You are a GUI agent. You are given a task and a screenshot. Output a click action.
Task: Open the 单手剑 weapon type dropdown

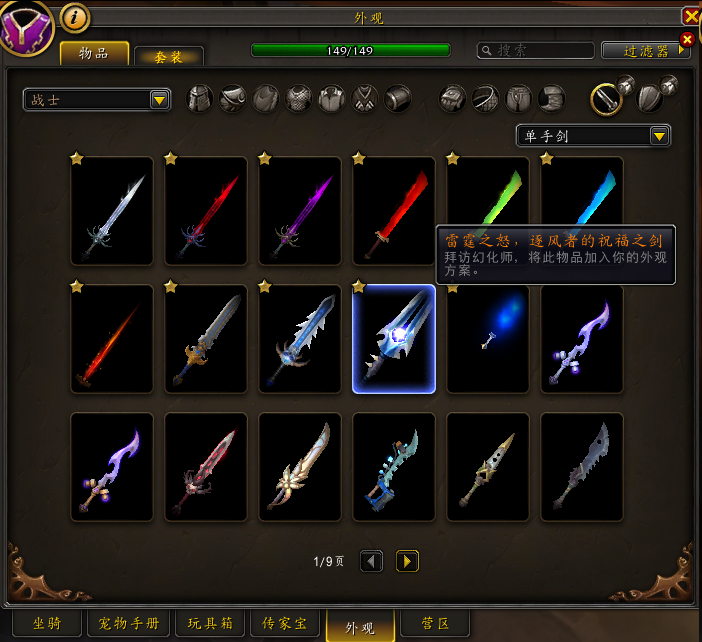[593, 136]
